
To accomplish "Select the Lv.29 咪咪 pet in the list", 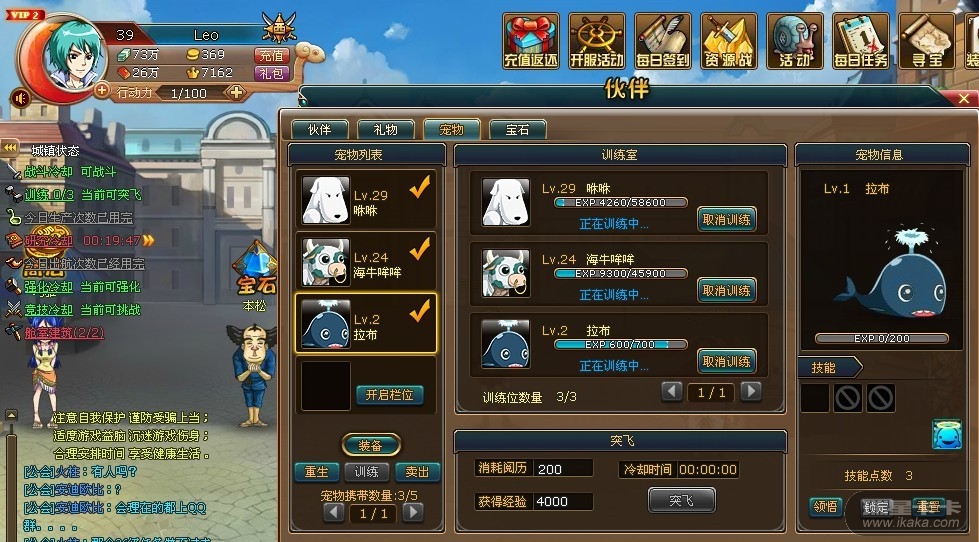I will click(x=366, y=201).
